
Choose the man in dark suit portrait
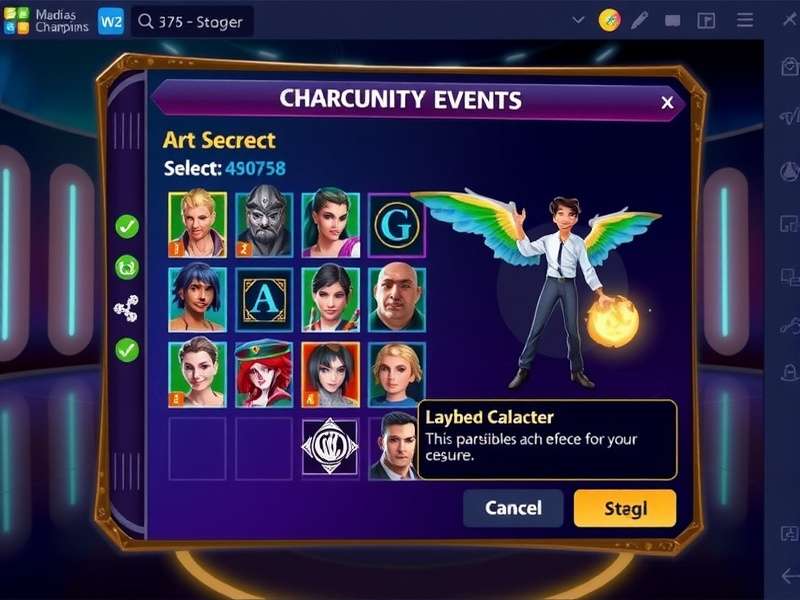tap(395, 448)
